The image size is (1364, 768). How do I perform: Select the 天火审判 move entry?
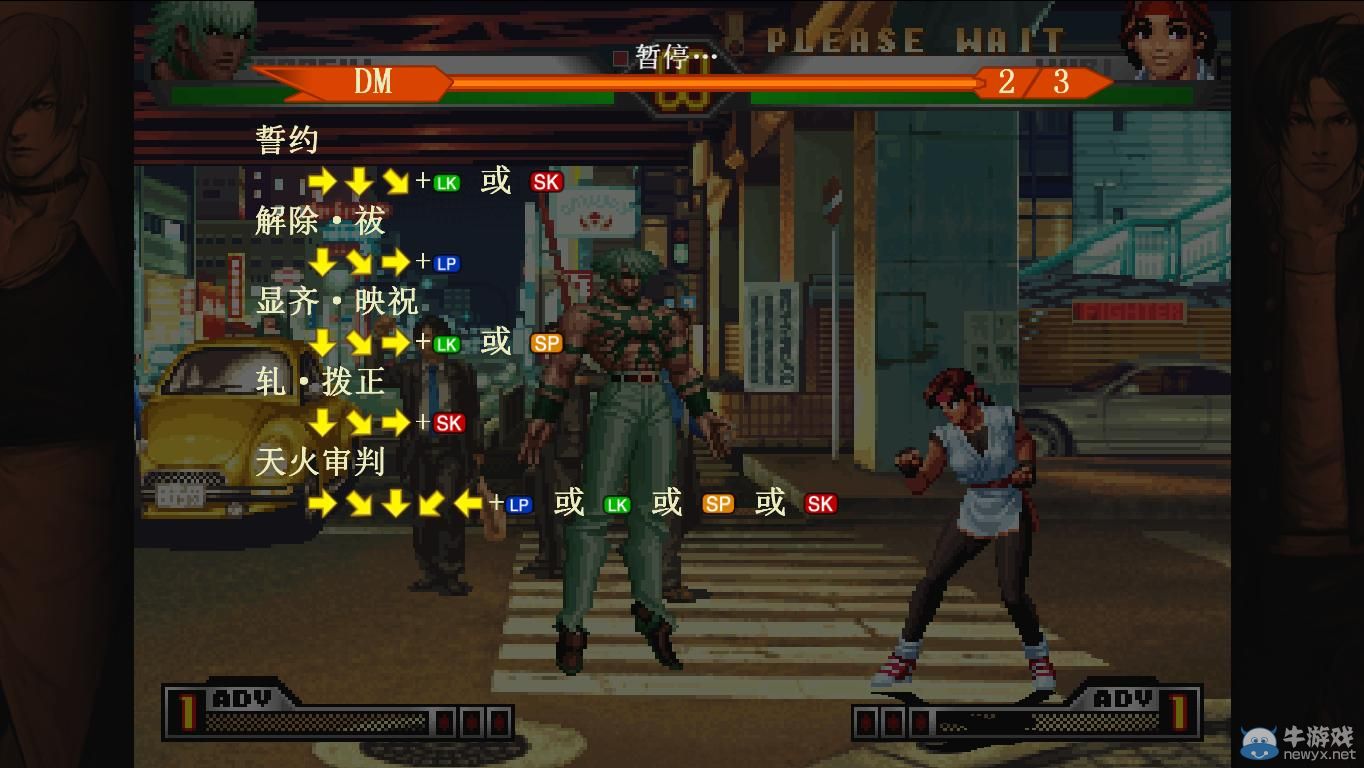320,461
